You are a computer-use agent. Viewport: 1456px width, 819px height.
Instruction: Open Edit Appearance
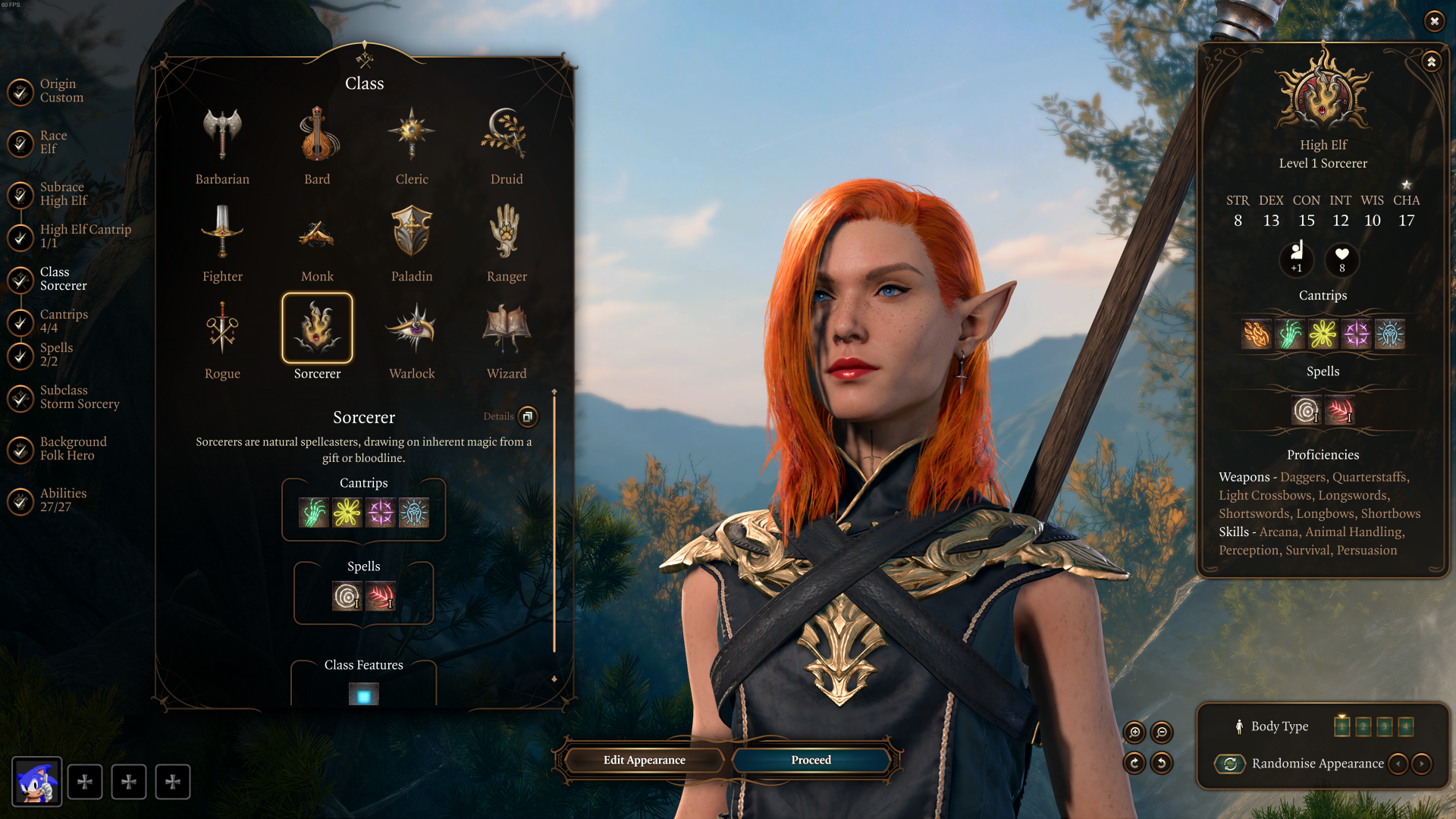click(644, 760)
